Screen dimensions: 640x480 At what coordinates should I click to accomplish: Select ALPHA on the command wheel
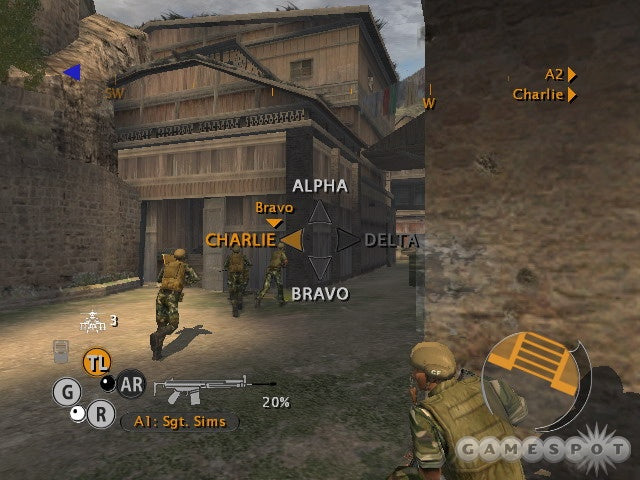tap(320, 186)
